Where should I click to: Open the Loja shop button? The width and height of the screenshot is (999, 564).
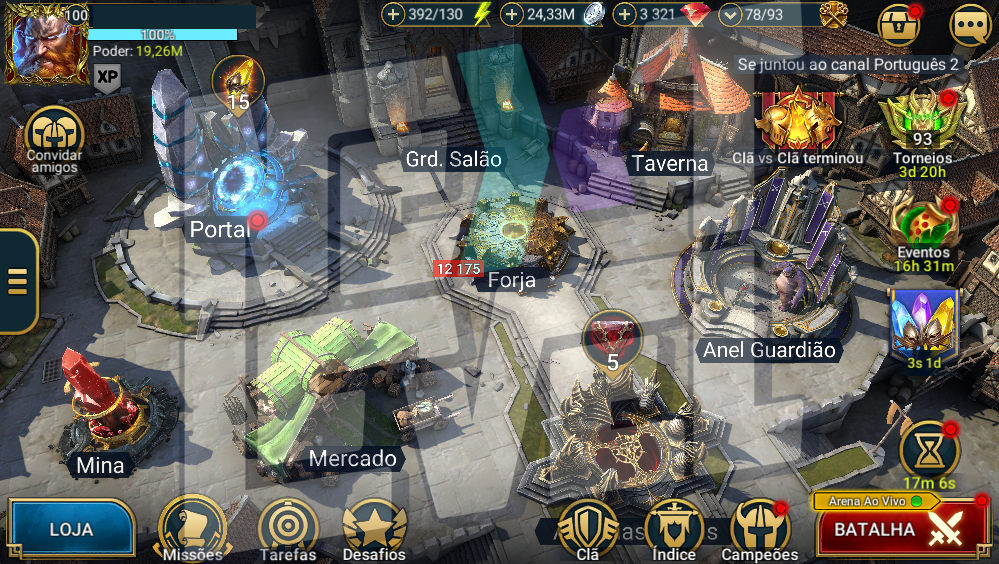coord(71,529)
